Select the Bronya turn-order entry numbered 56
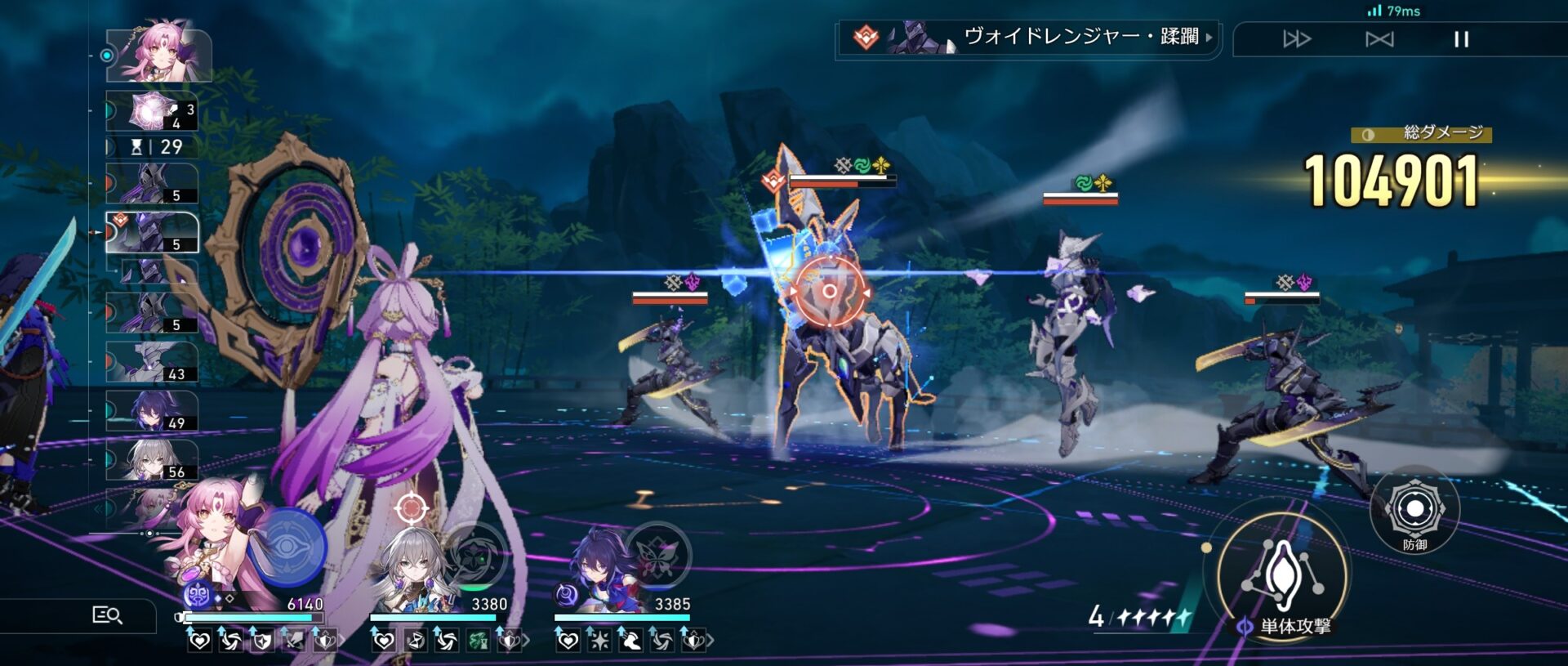The height and width of the screenshot is (666, 1568). 152,459
